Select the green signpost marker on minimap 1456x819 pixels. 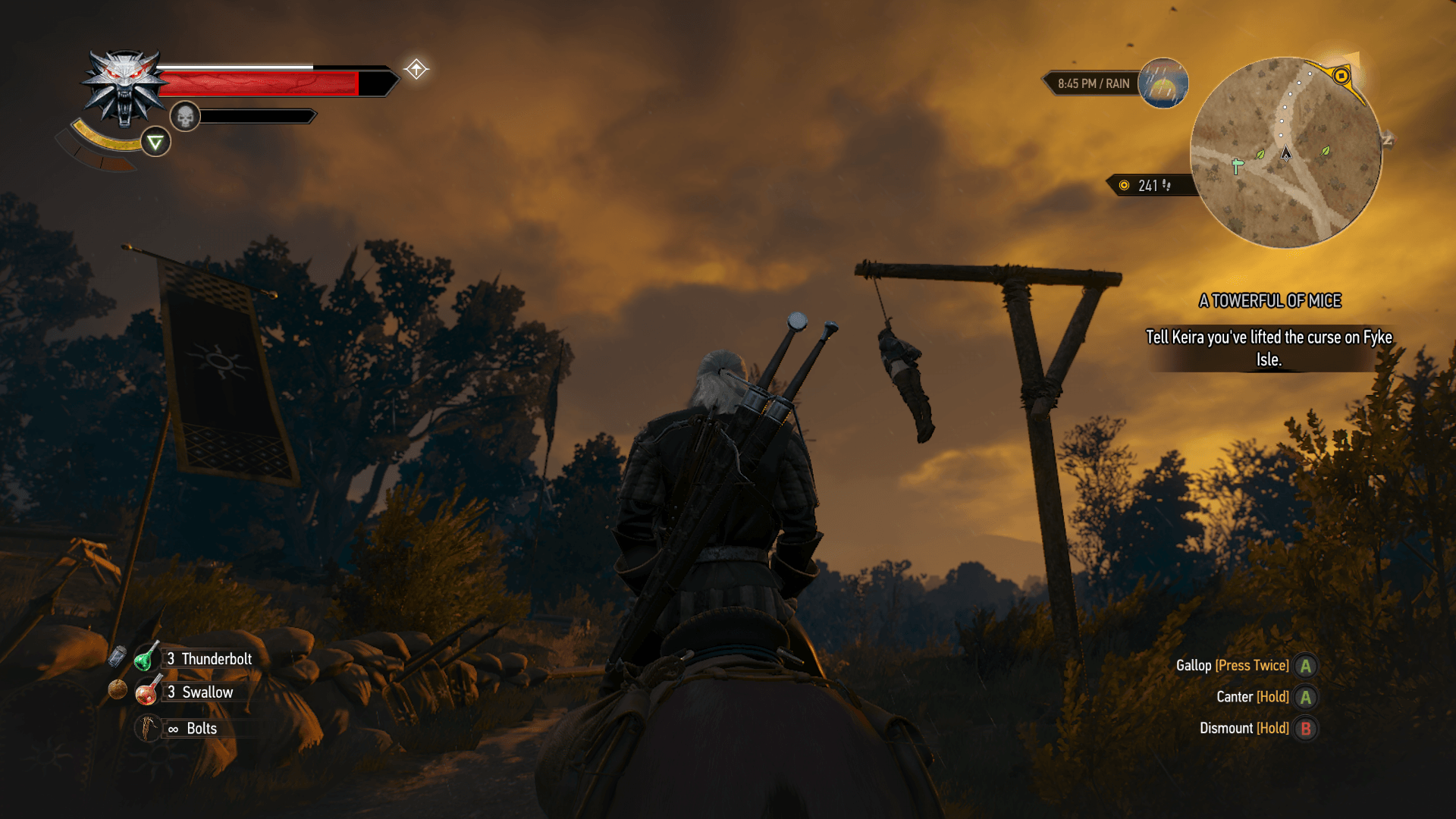pos(1238,165)
